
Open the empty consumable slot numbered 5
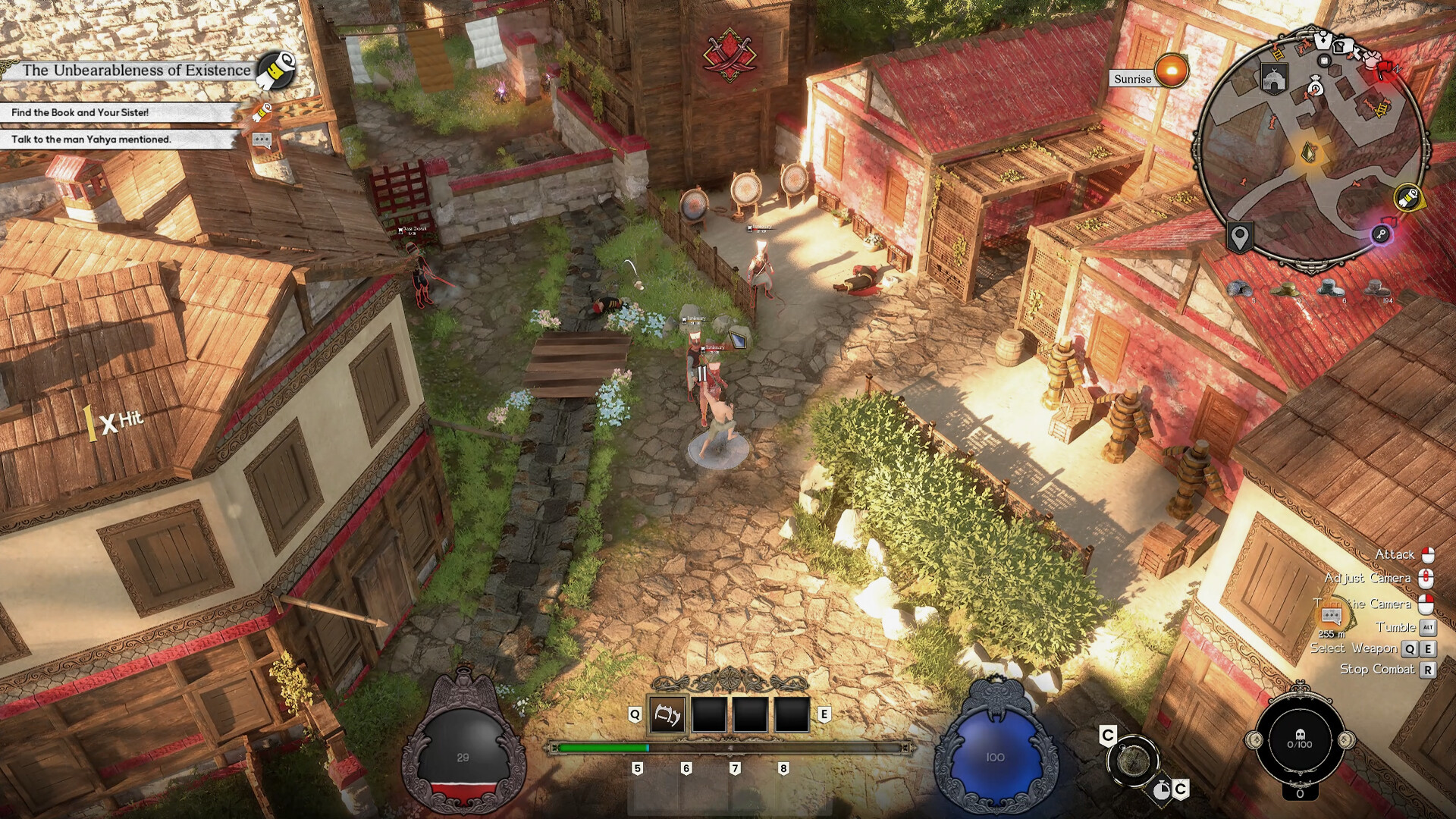638,766
